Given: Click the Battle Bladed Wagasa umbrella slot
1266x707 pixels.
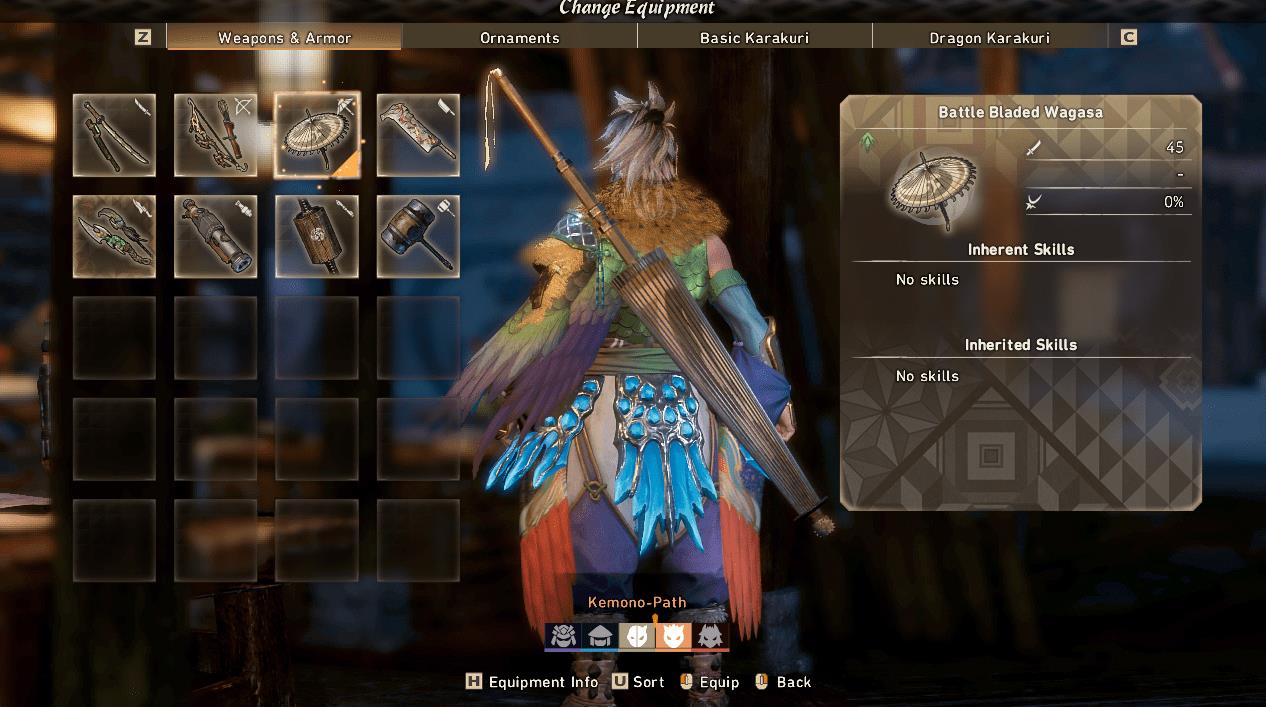Looking at the screenshot, I should coord(317,135).
